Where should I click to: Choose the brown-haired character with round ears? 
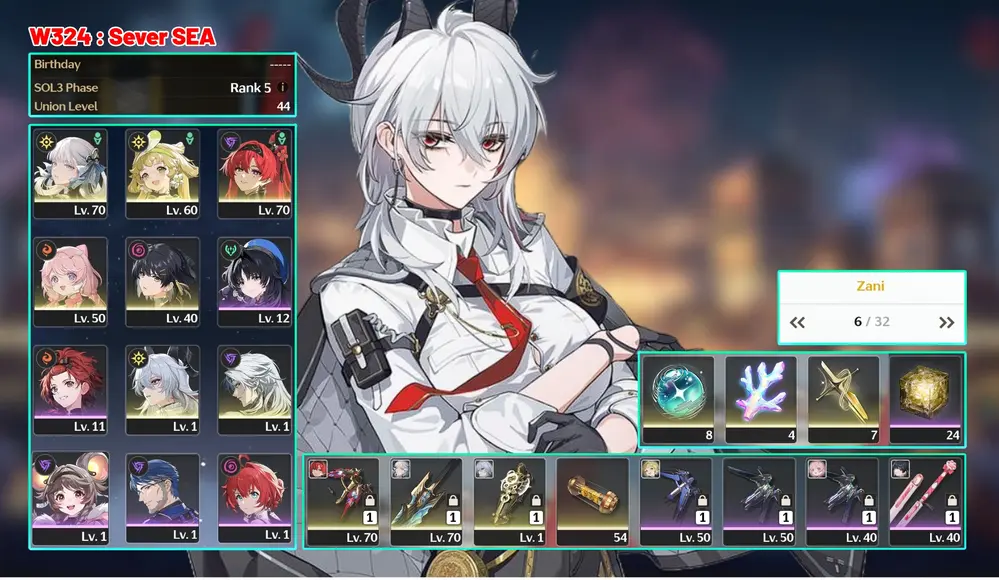71,497
